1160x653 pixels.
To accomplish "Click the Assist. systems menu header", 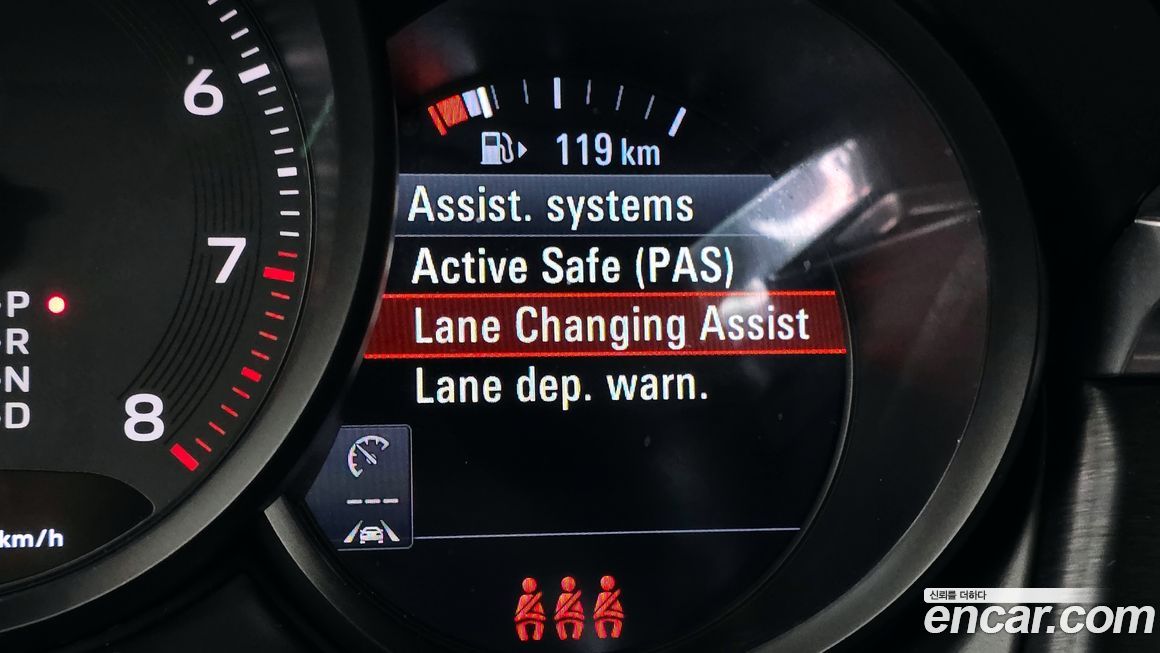I will pyautogui.click(x=551, y=206).
